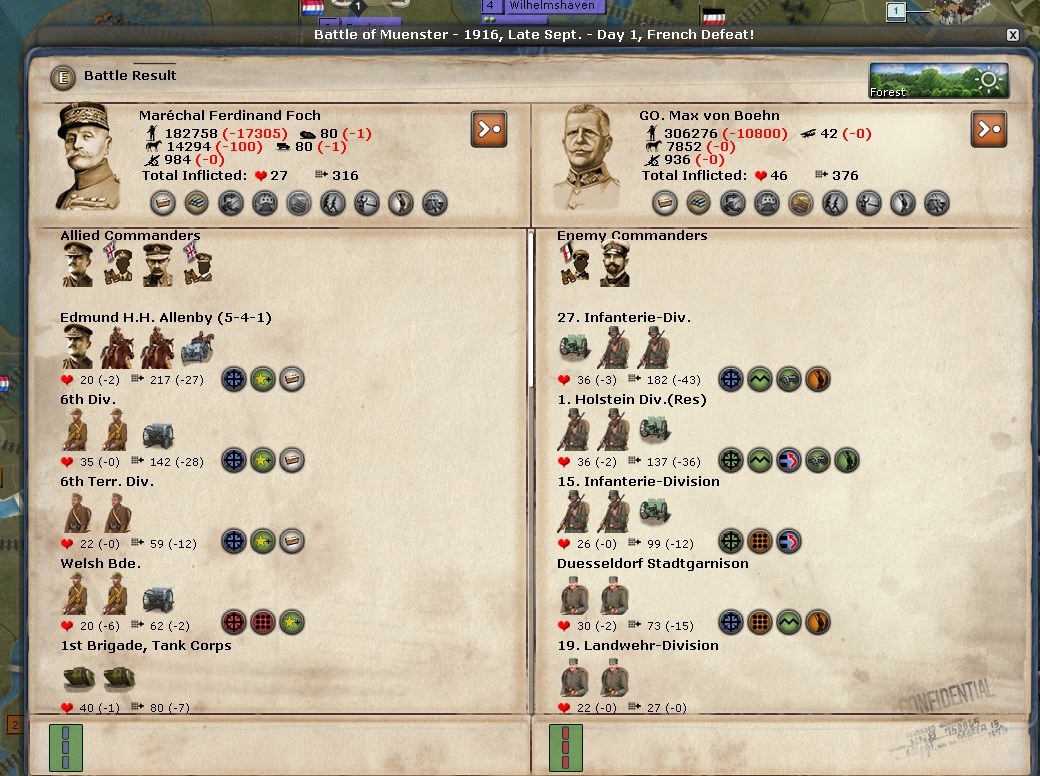
Task: Choose the 6th Terr. Div. entry
Action: pyautogui.click(x=107, y=482)
